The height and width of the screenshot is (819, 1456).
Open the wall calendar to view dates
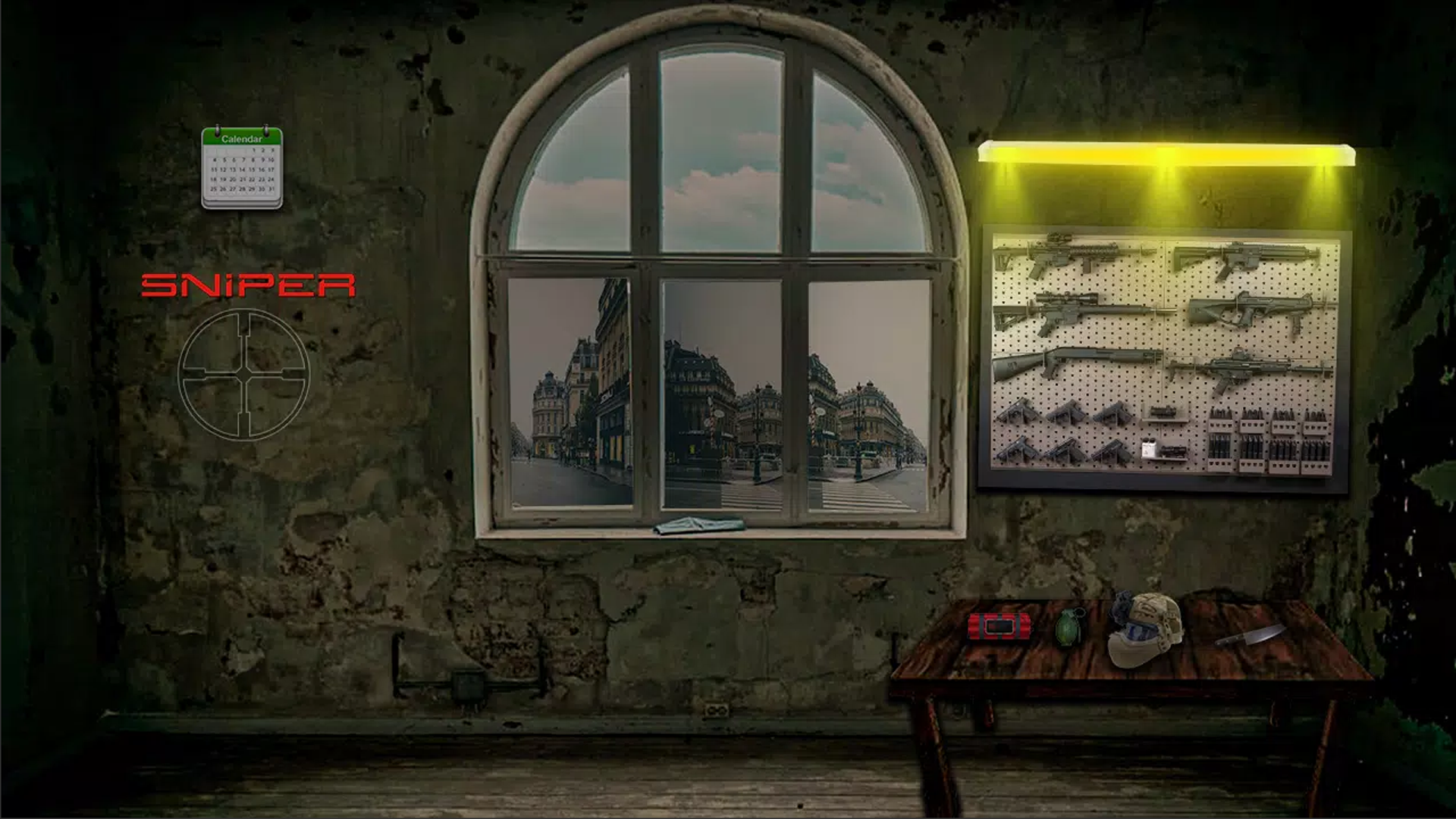tap(244, 164)
